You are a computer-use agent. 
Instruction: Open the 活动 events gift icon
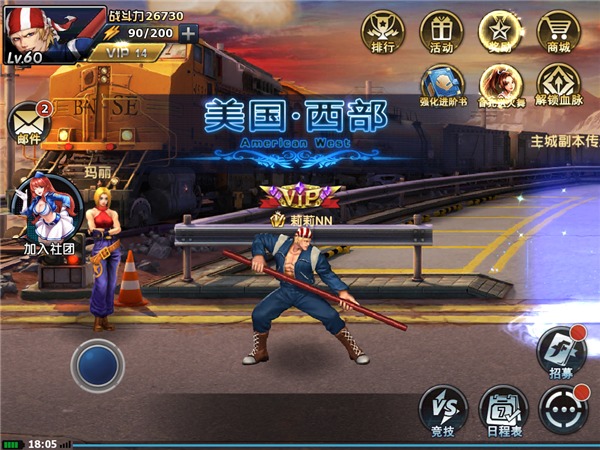pos(441,30)
